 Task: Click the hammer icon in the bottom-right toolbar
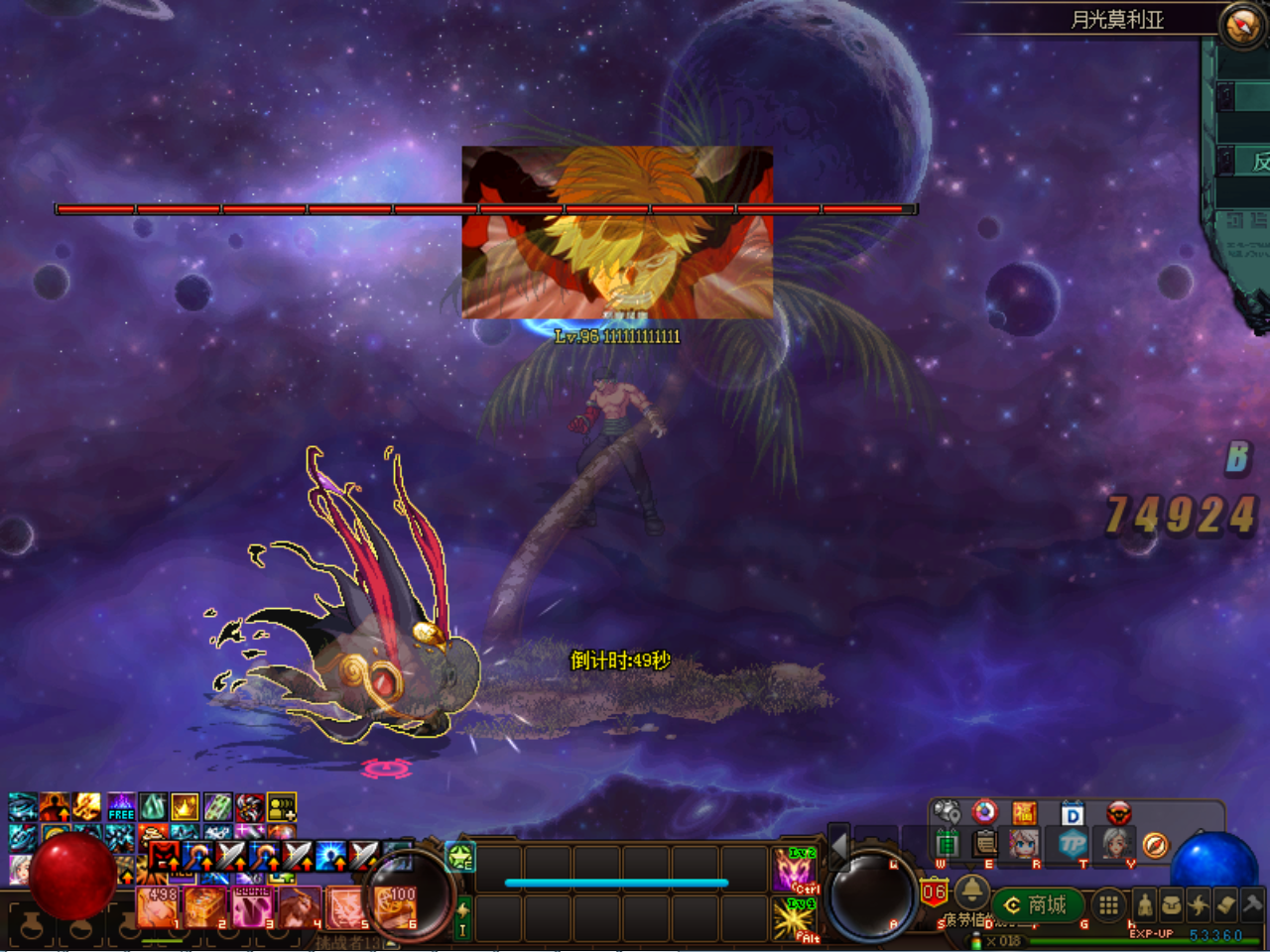tap(1252, 904)
